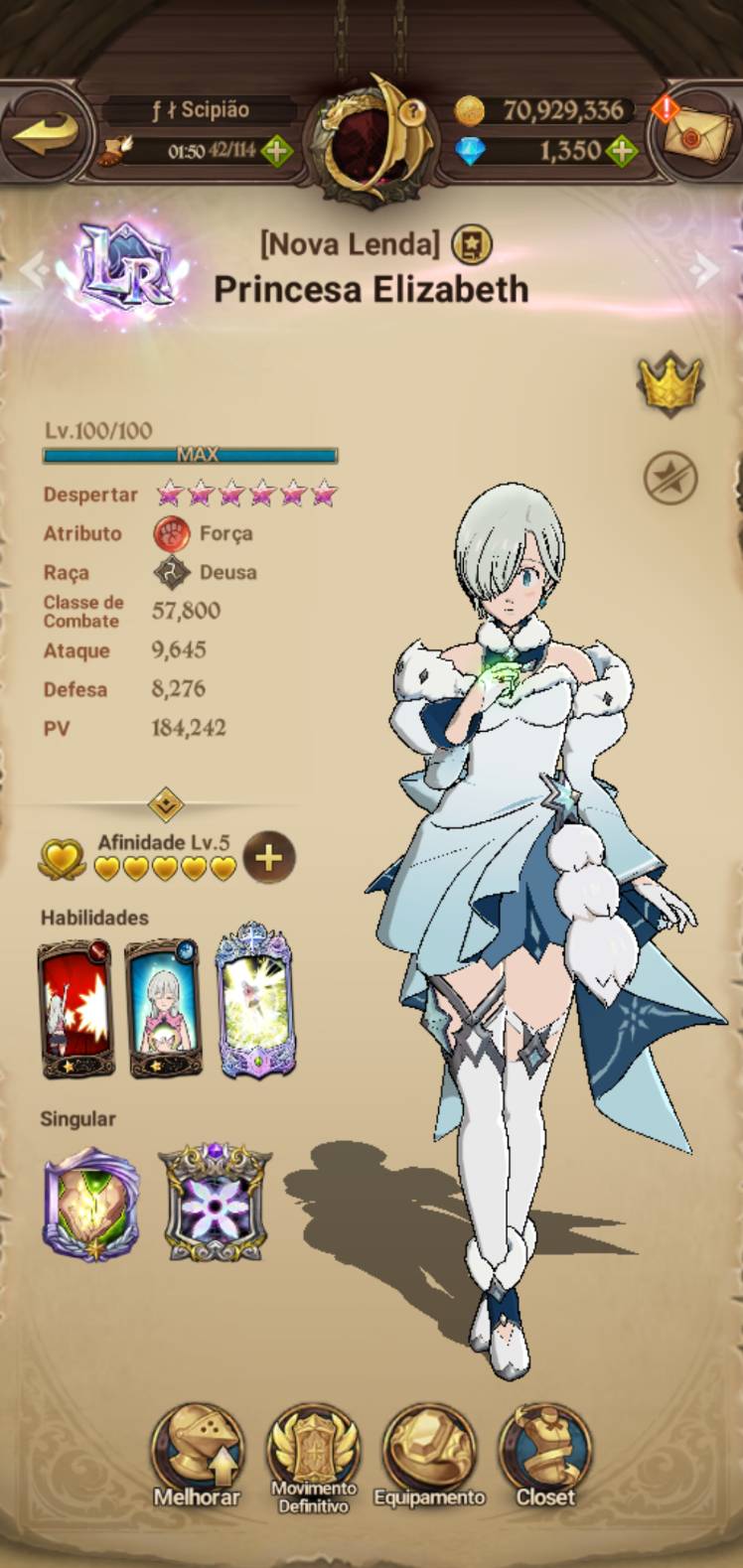The height and width of the screenshot is (1568, 743).
Task: Open the dragon emblem in top center
Action: click(x=369, y=139)
